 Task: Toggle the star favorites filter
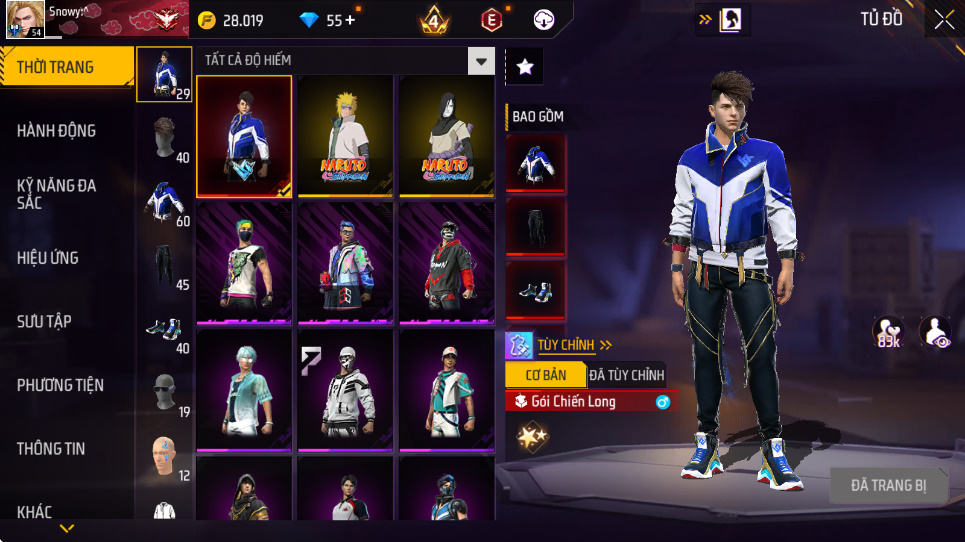tap(525, 67)
